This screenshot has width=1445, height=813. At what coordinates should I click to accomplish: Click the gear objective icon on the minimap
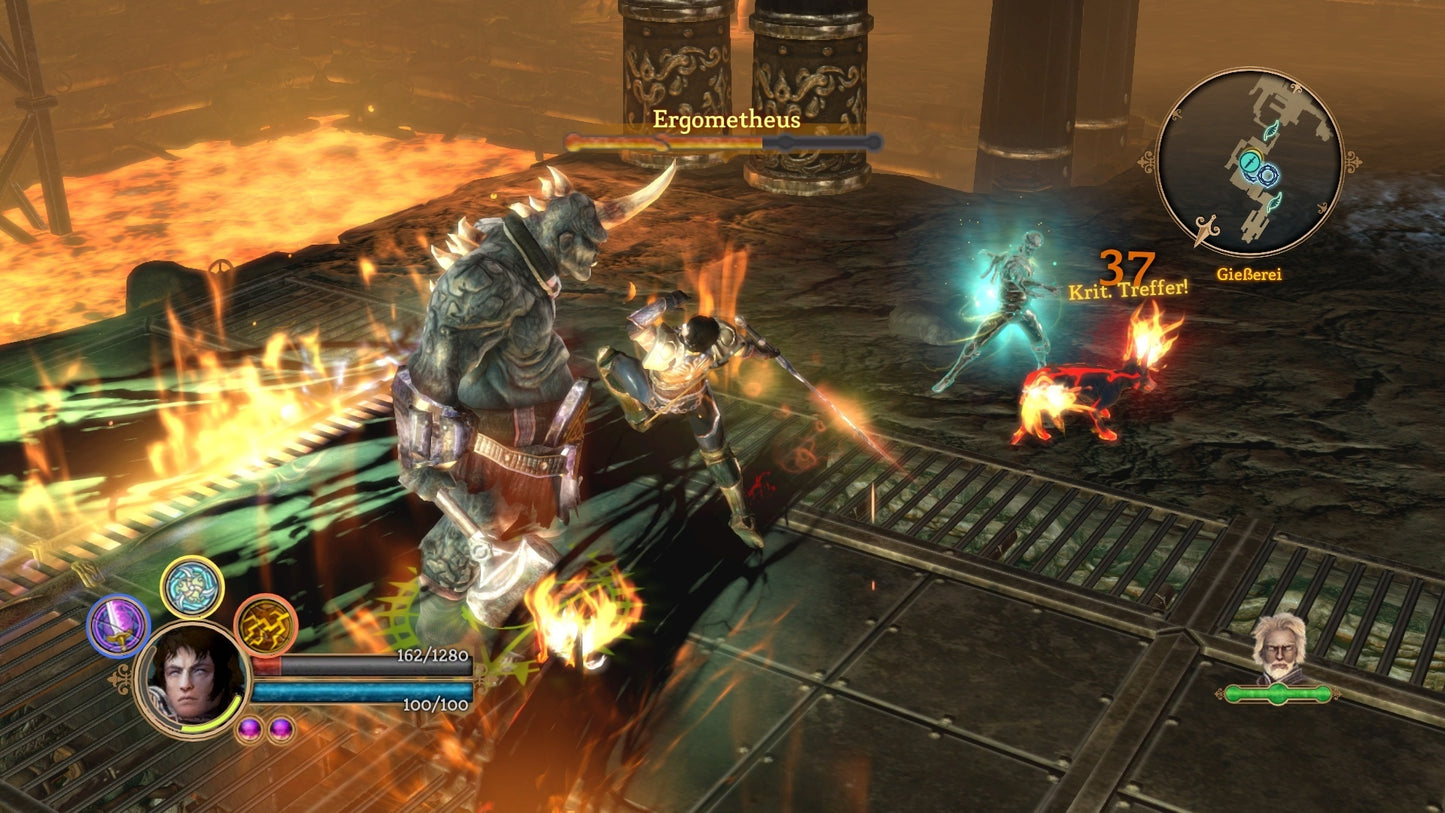click(1268, 176)
